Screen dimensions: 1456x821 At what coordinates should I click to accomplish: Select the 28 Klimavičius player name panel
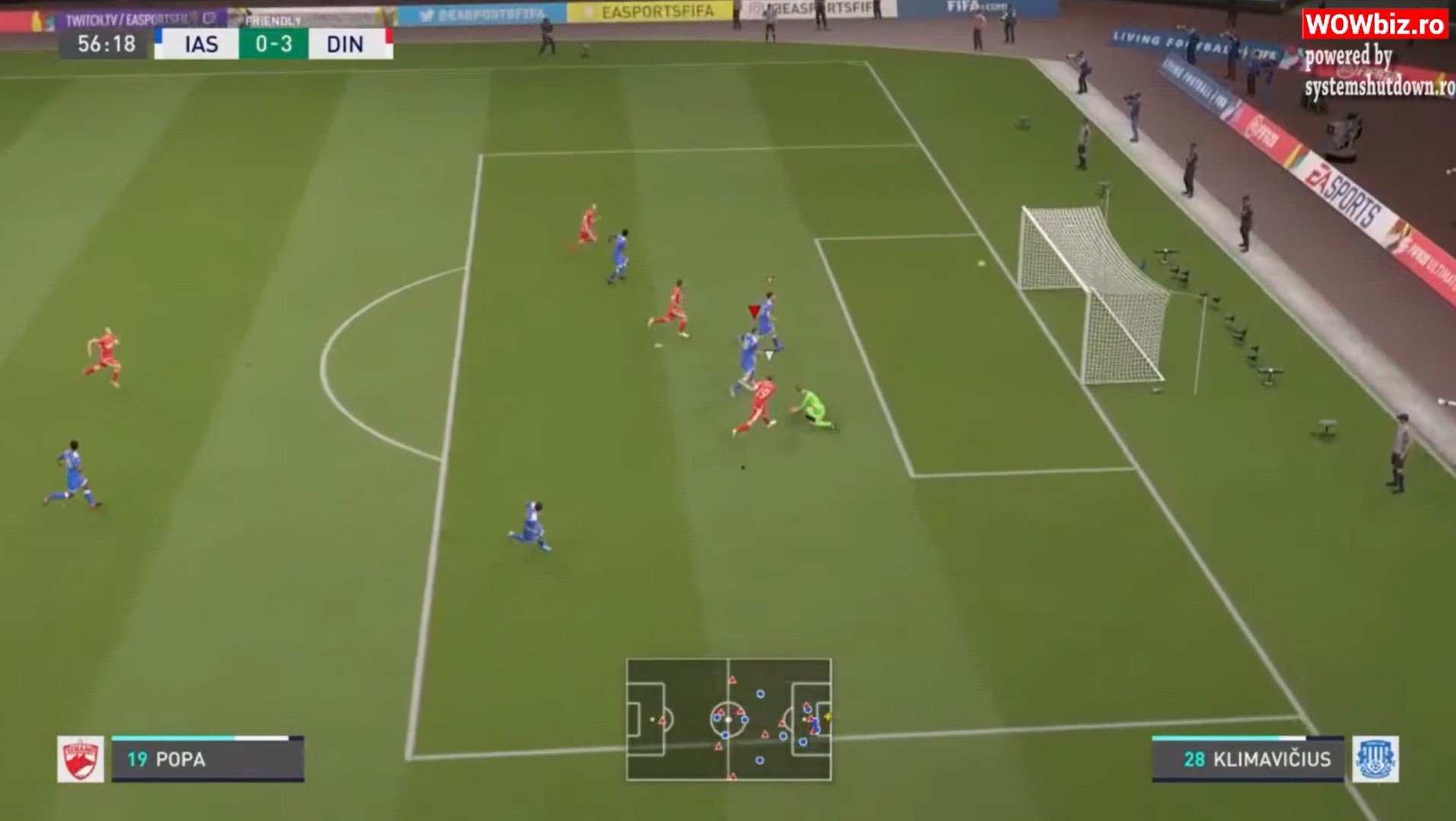(1248, 759)
